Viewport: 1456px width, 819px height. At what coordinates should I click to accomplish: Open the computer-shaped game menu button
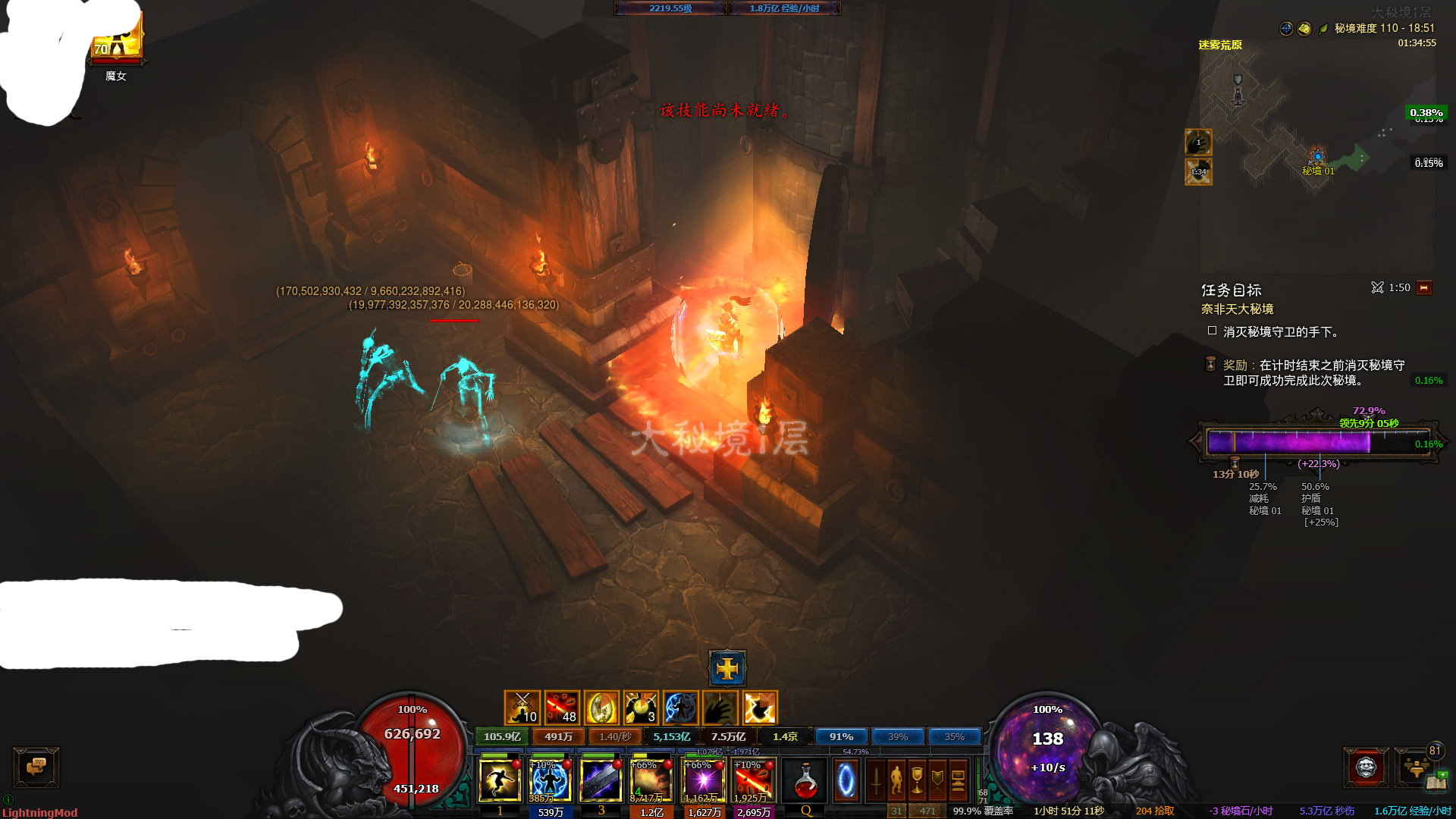[x=958, y=780]
